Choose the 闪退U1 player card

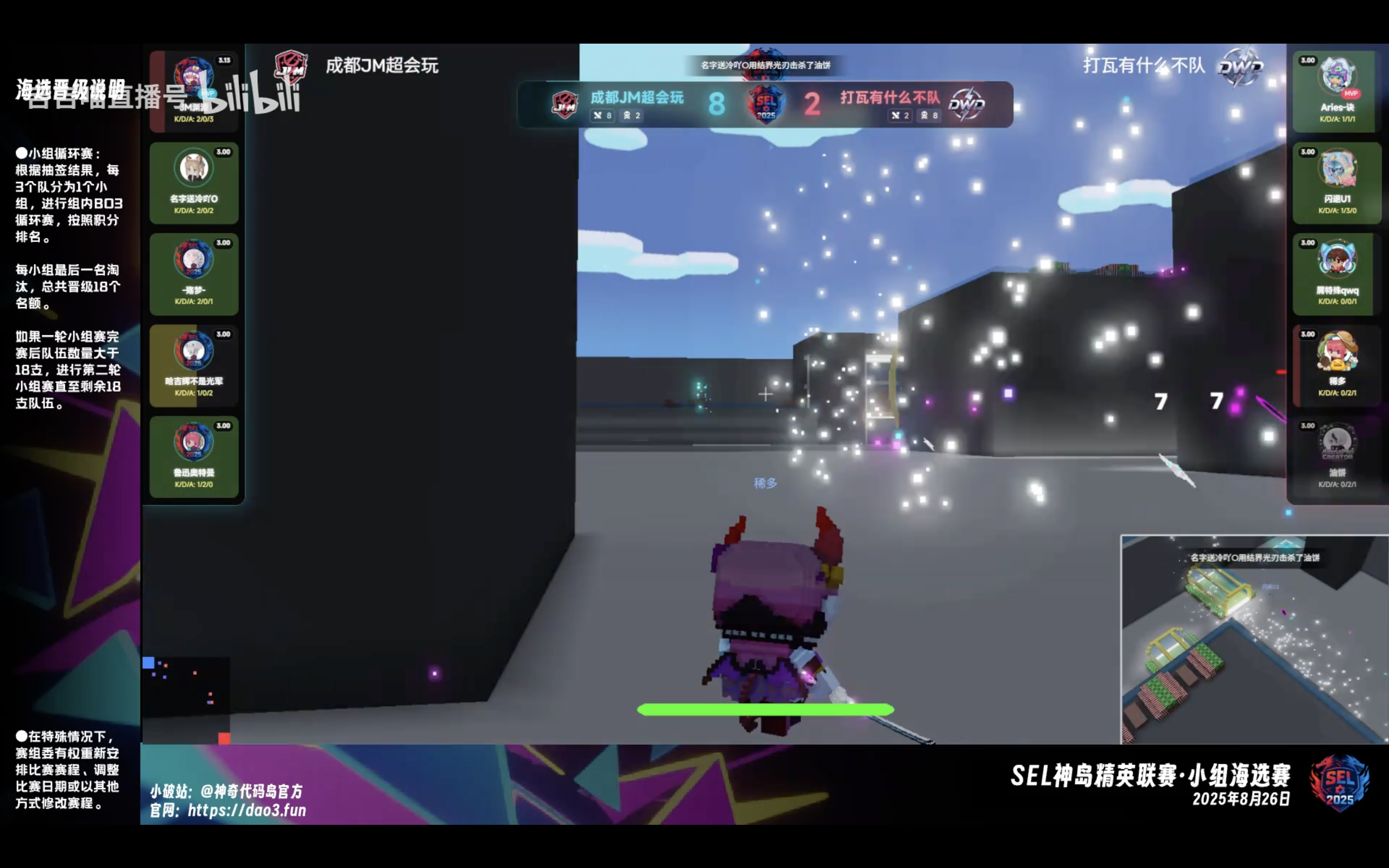pyautogui.click(x=1336, y=183)
